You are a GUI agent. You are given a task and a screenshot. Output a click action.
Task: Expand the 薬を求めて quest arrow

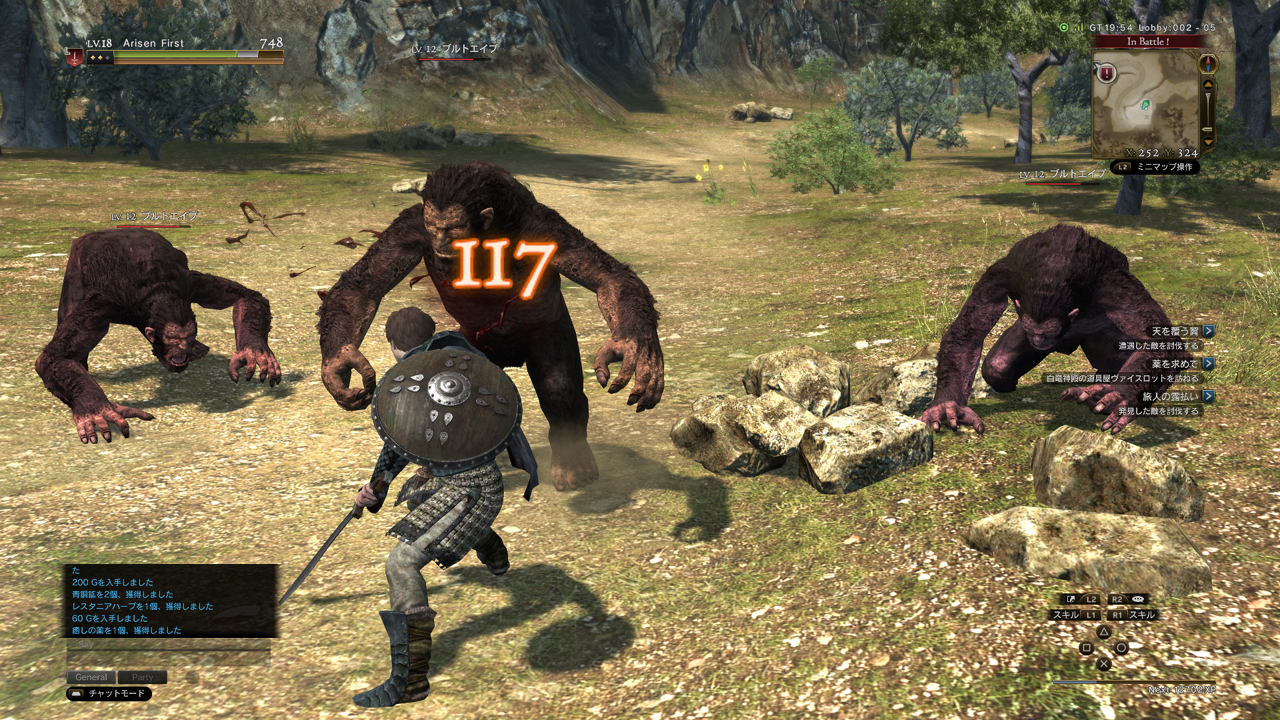pos(1209,364)
